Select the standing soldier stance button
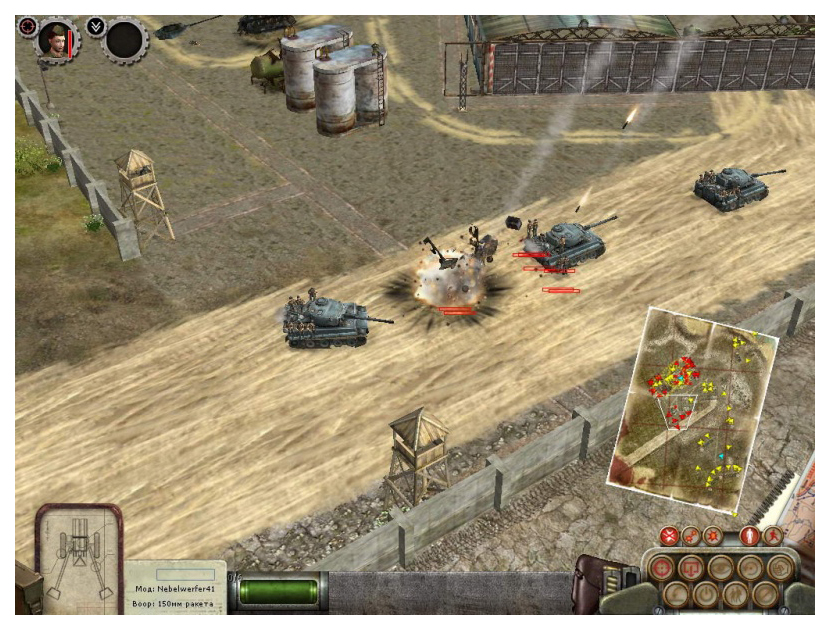Screen dimensions: 830x630 tap(749, 537)
